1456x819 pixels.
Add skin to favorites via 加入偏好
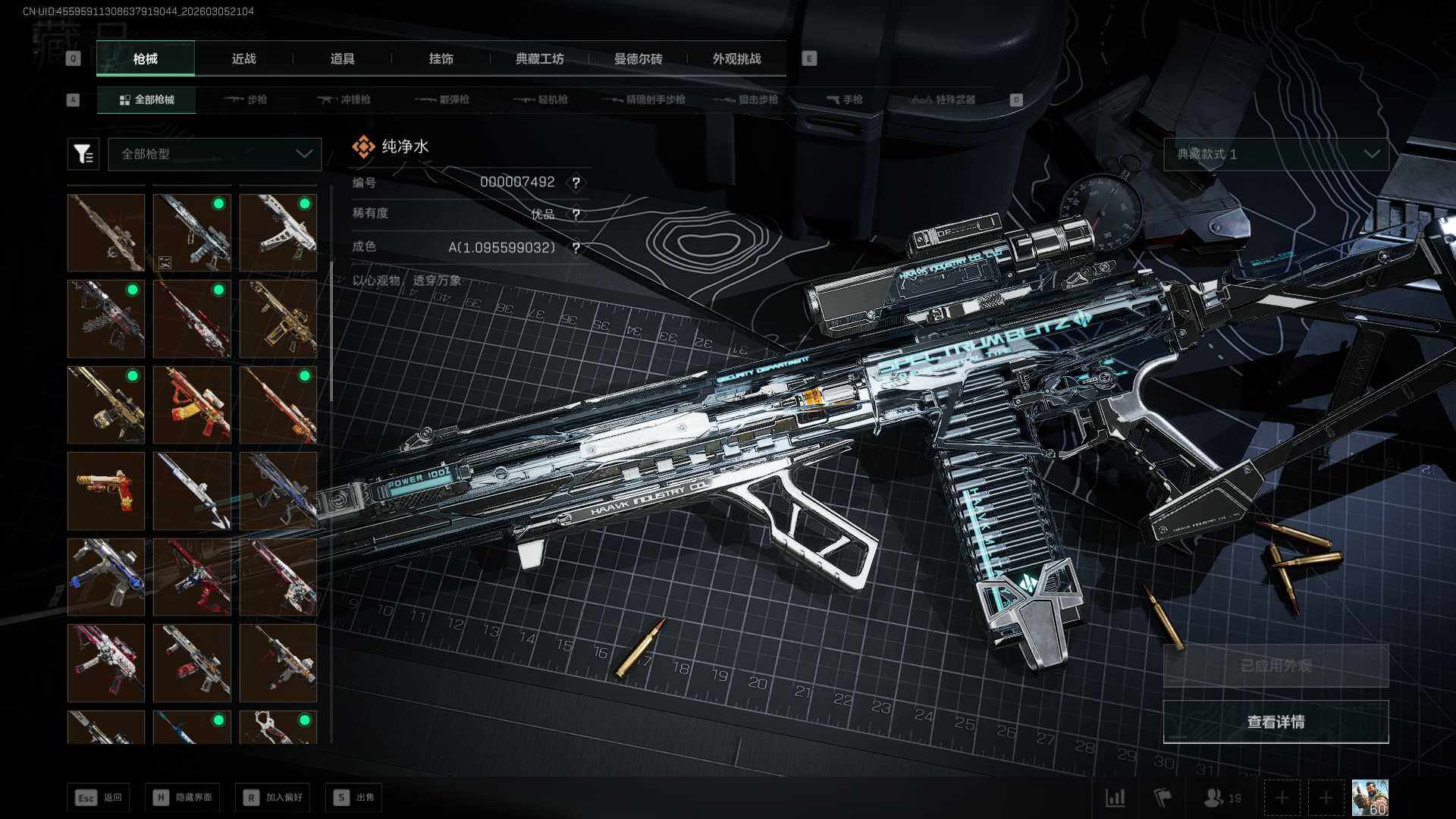coord(273,797)
